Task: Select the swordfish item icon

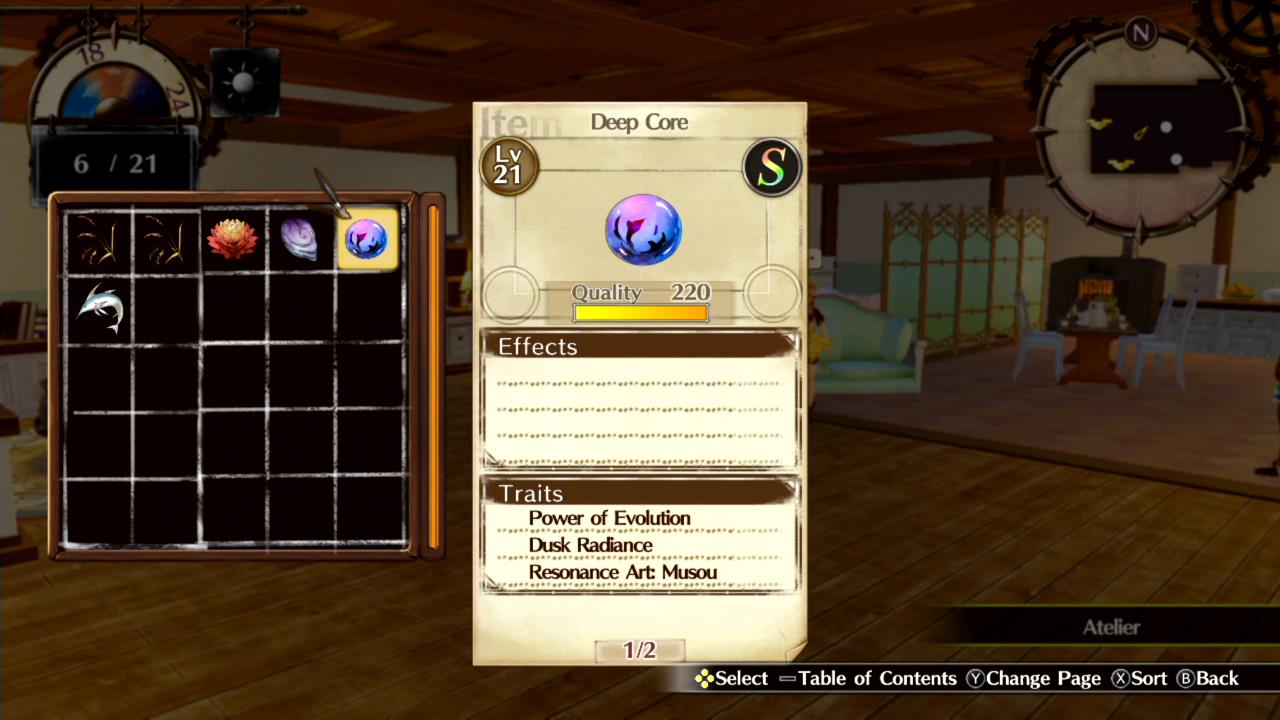Action: tap(101, 305)
